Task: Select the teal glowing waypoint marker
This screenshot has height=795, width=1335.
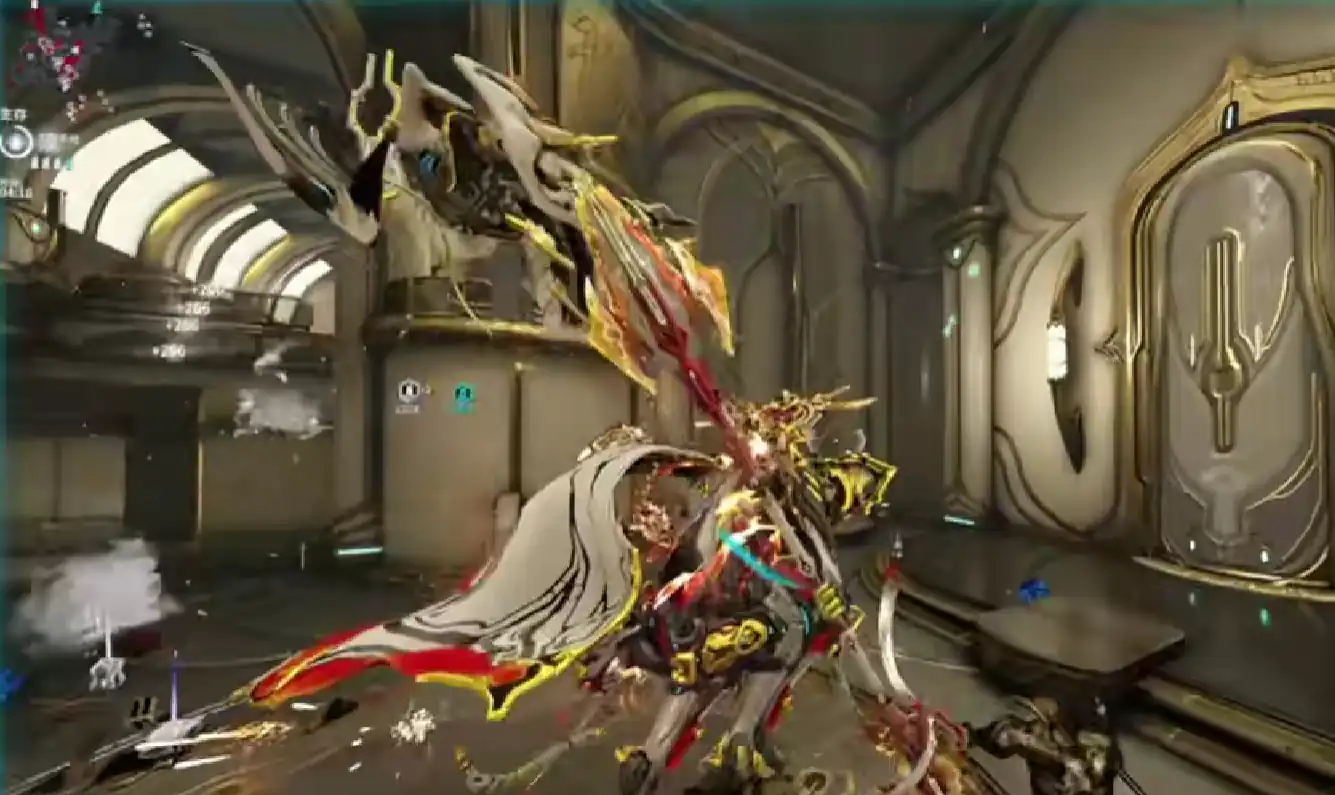Action: [x=463, y=397]
